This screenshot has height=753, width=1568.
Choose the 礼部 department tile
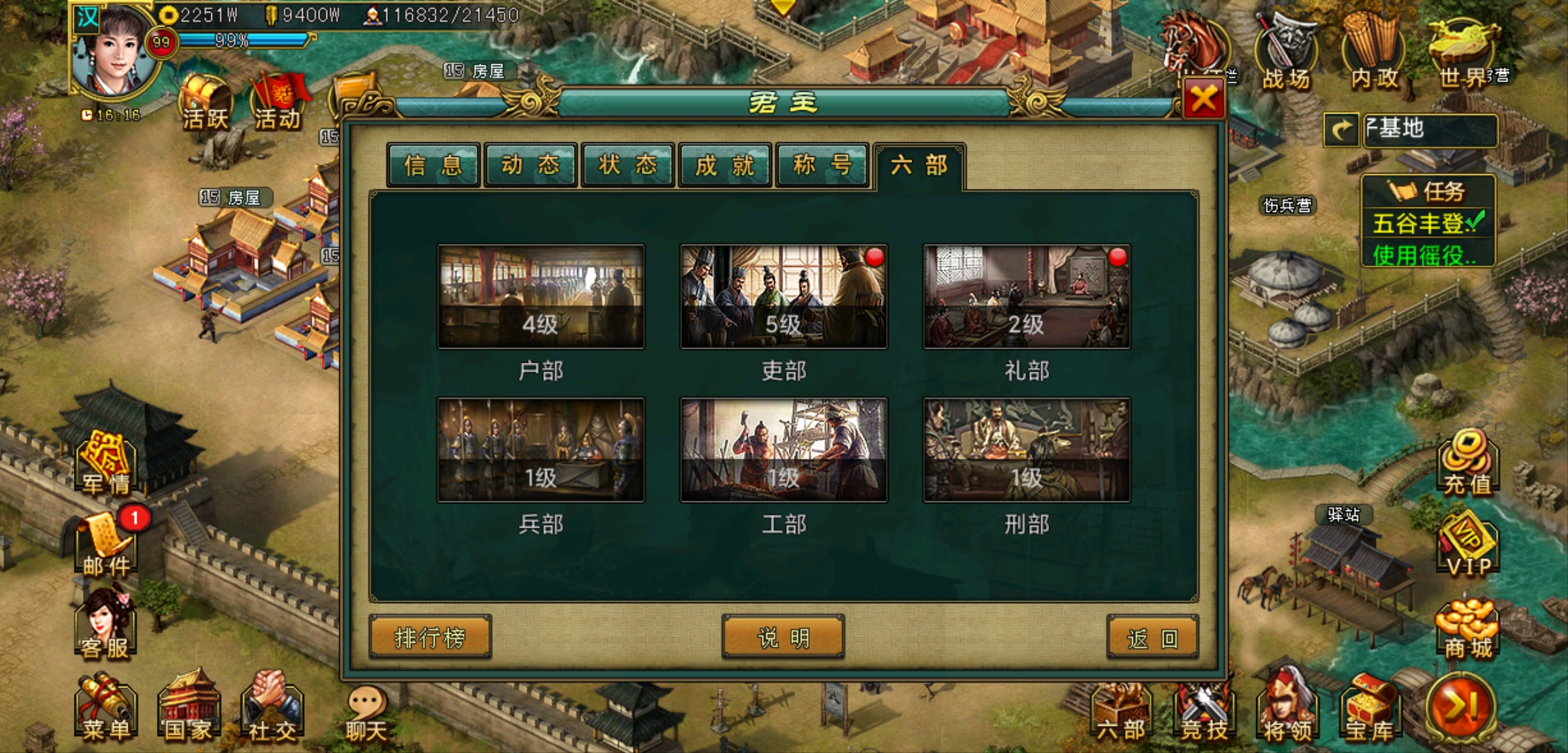coord(1026,296)
